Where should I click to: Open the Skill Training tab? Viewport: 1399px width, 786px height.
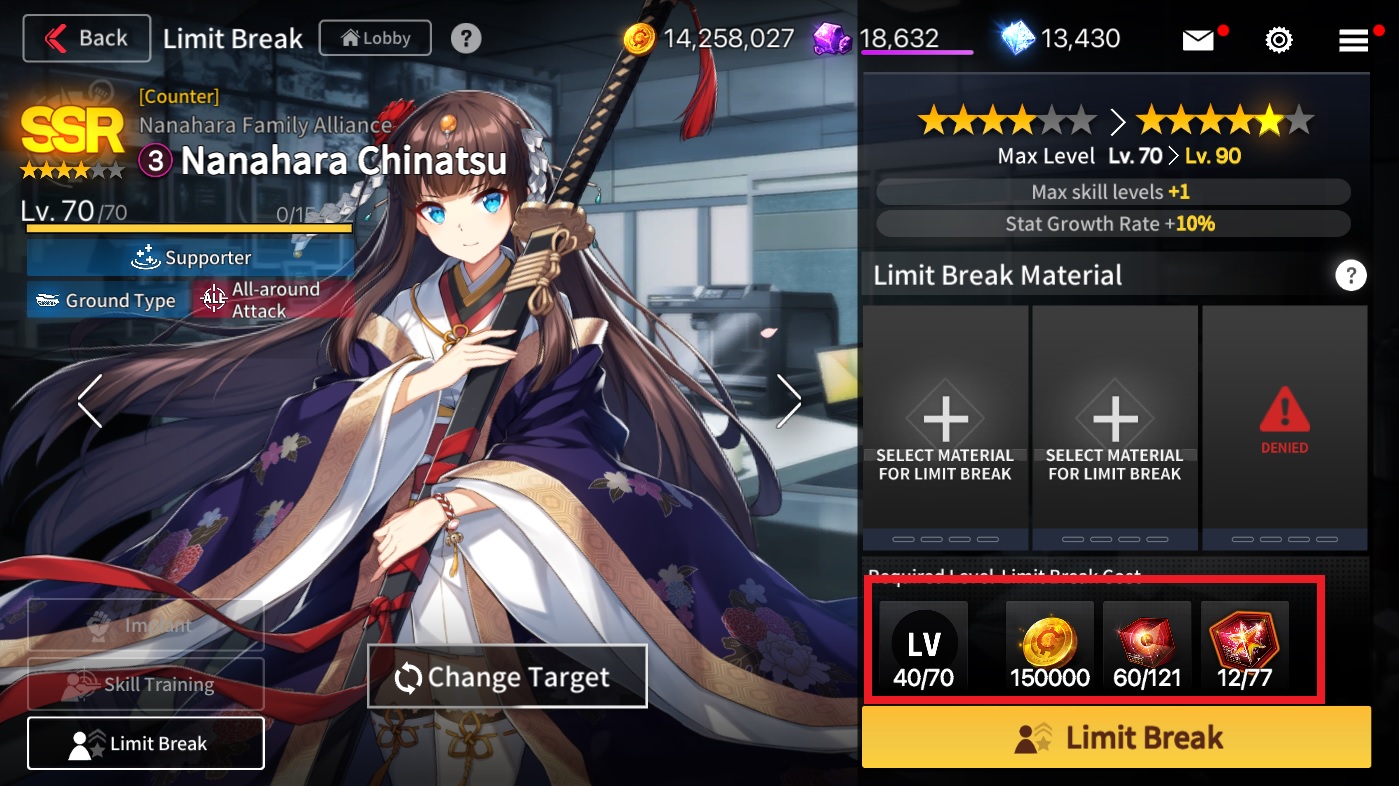pos(146,685)
